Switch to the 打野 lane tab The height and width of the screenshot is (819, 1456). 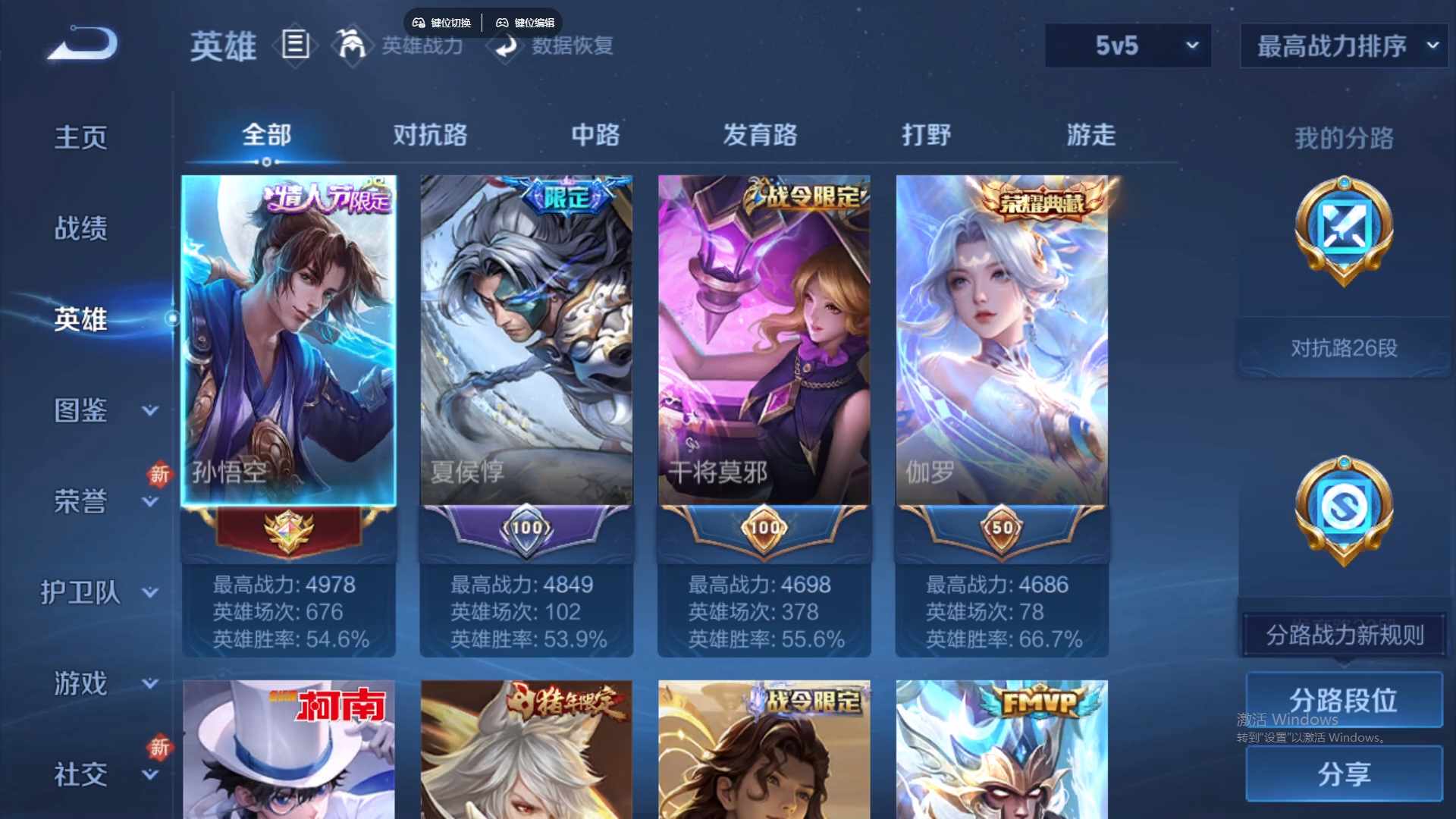point(927,135)
